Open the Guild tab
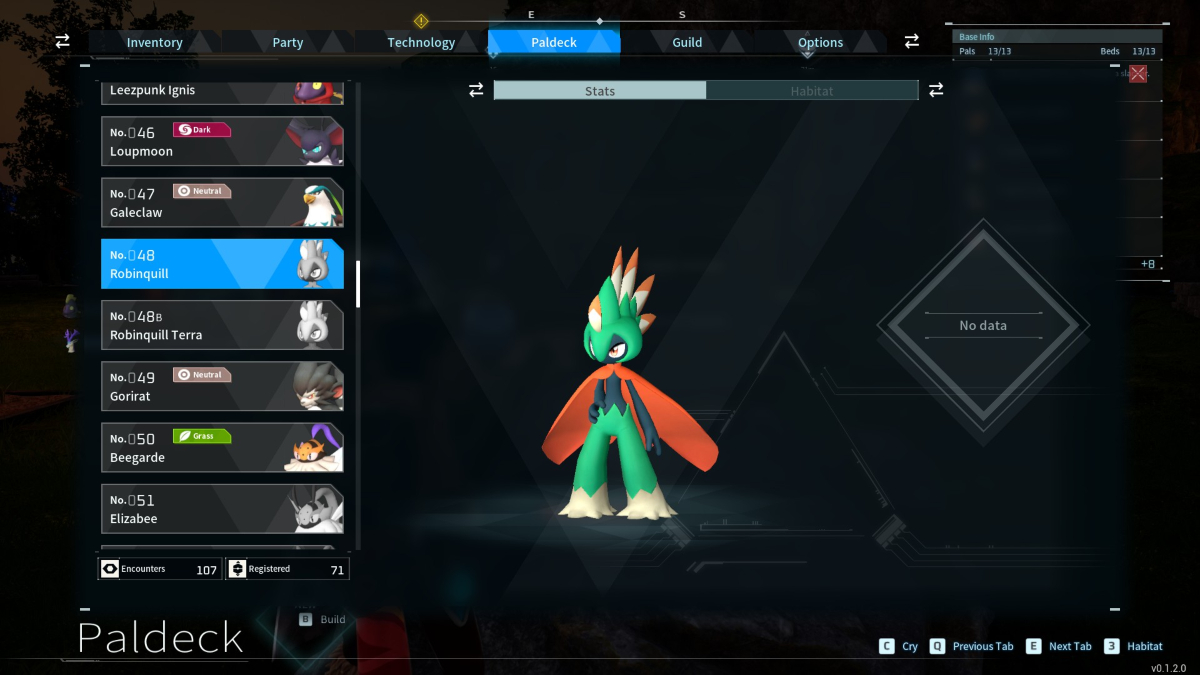This screenshot has height=675, width=1200. click(x=687, y=42)
